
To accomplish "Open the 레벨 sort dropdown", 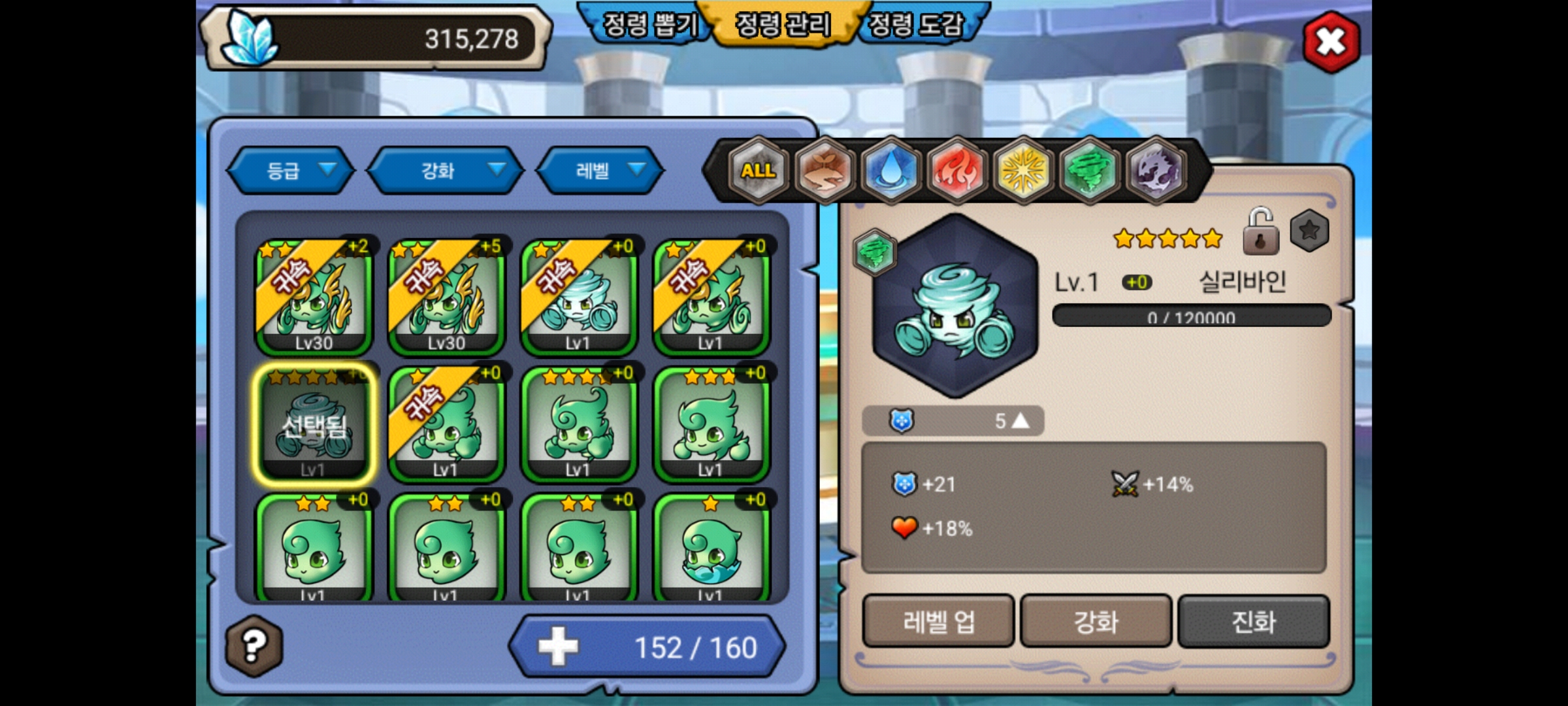I will [600, 171].
